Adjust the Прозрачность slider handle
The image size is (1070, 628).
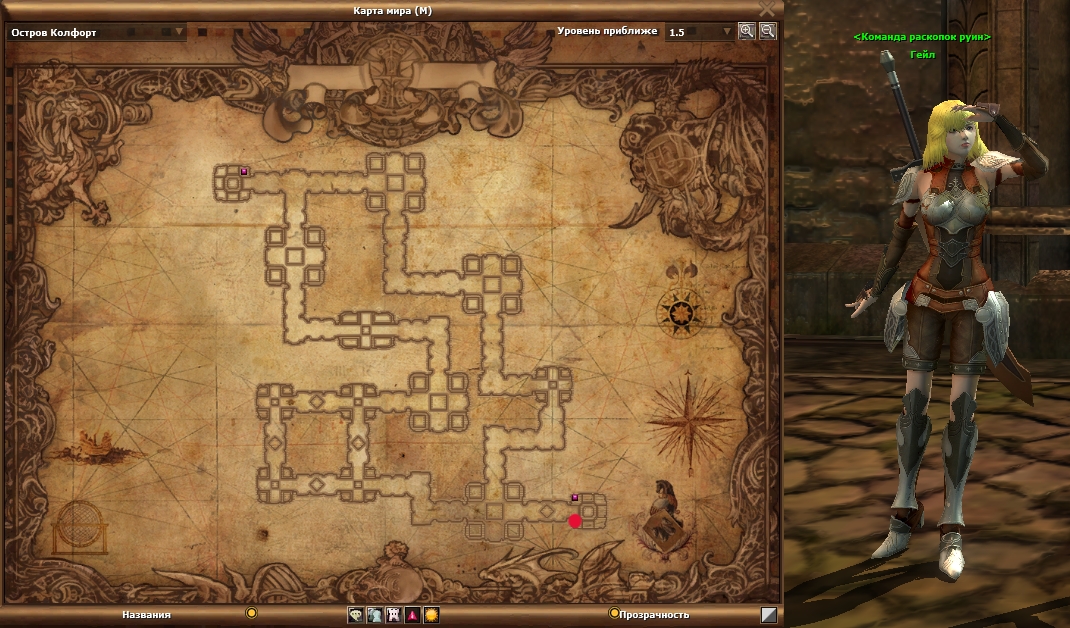coord(613,613)
